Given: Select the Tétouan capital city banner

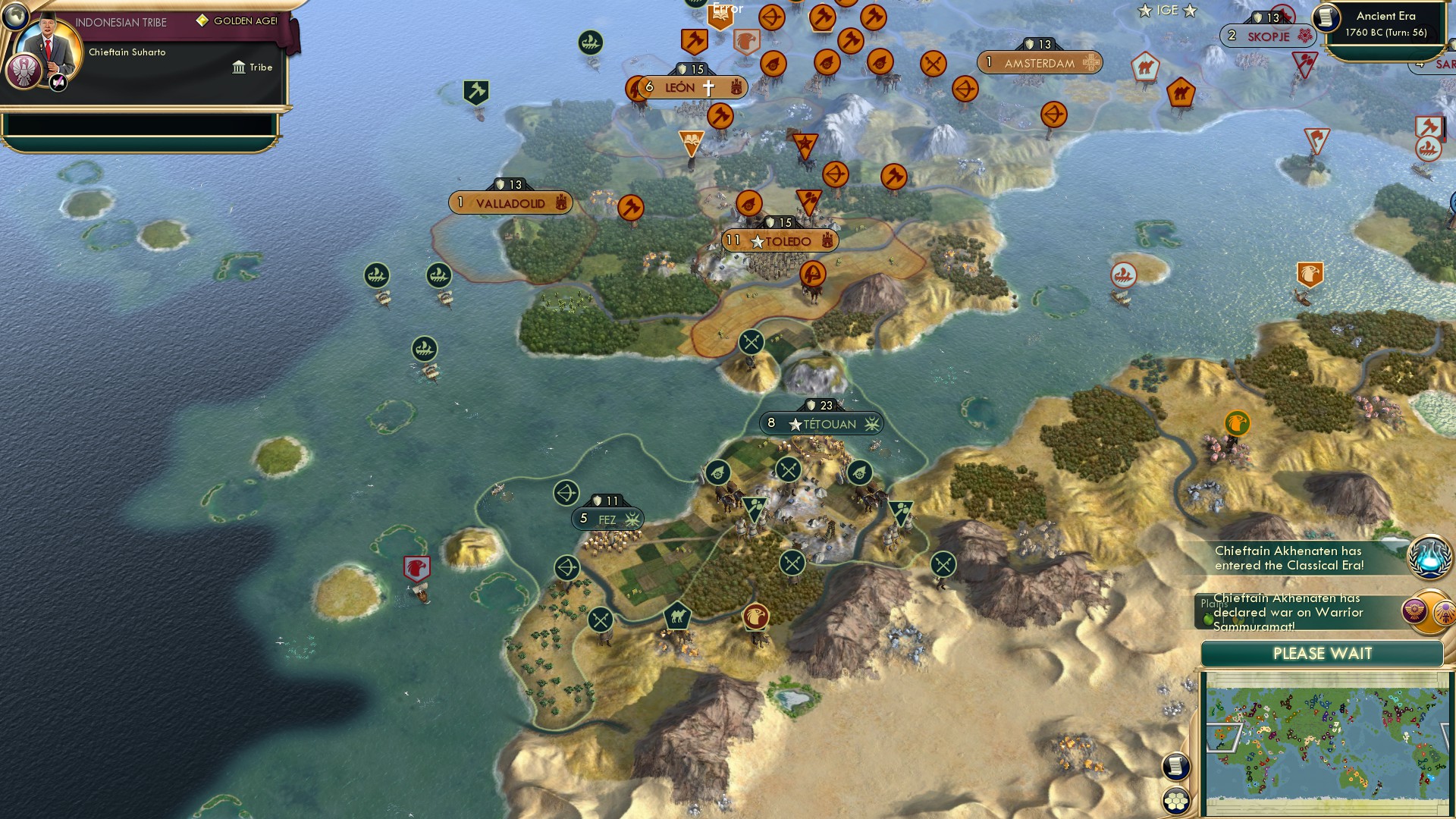Looking at the screenshot, I should 823,424.
